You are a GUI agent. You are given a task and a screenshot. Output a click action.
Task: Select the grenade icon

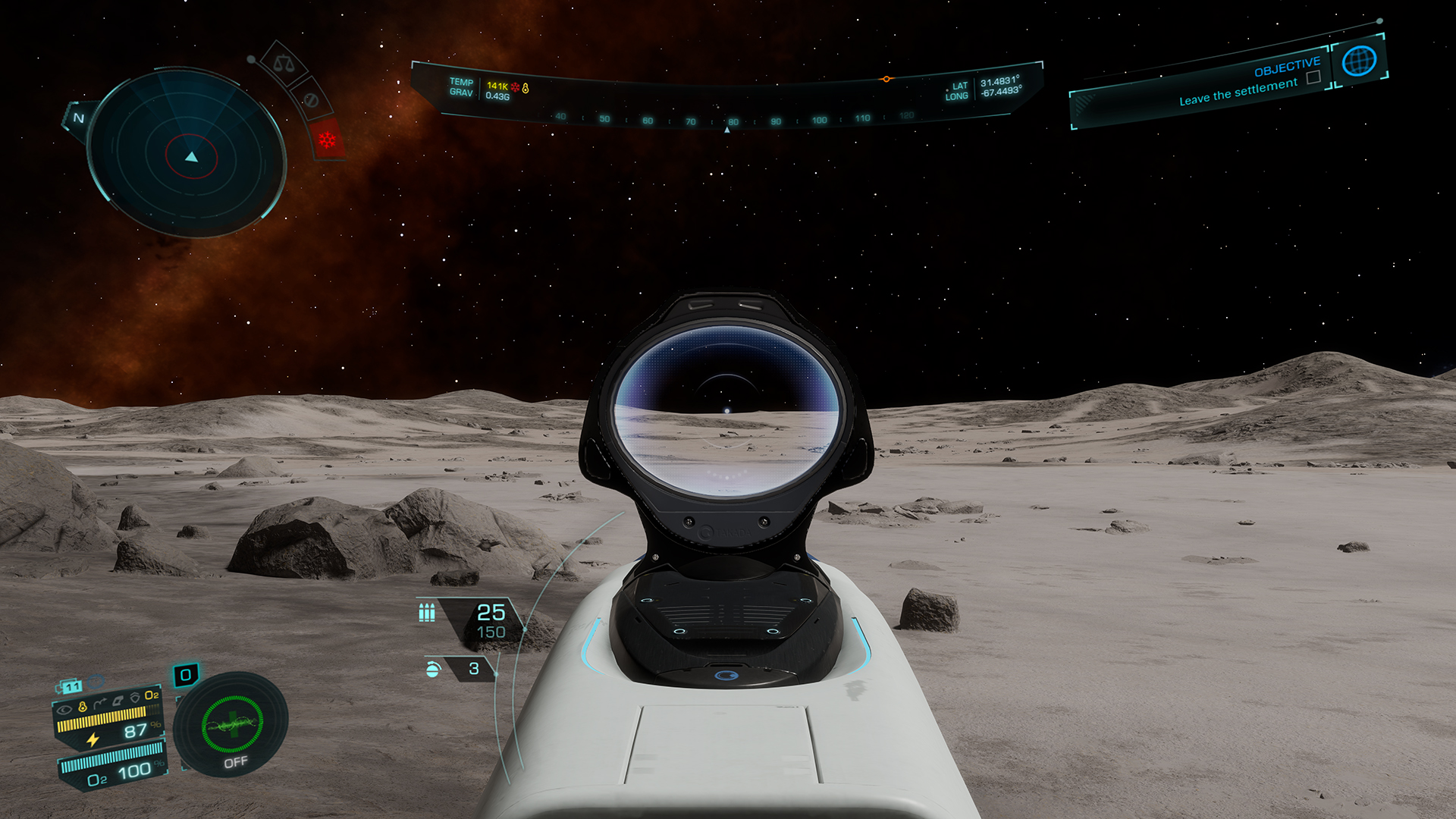[x=433, y=669]
